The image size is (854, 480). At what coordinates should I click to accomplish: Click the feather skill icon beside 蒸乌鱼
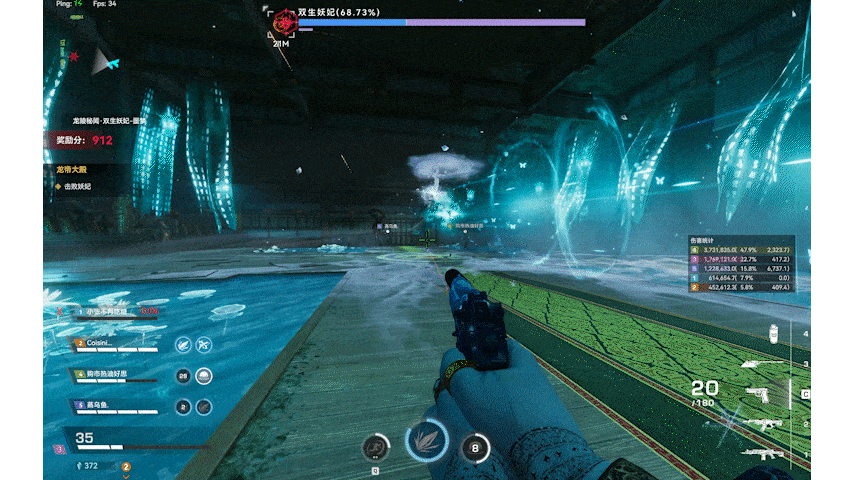pyautogui.click(x=204, y=407)
